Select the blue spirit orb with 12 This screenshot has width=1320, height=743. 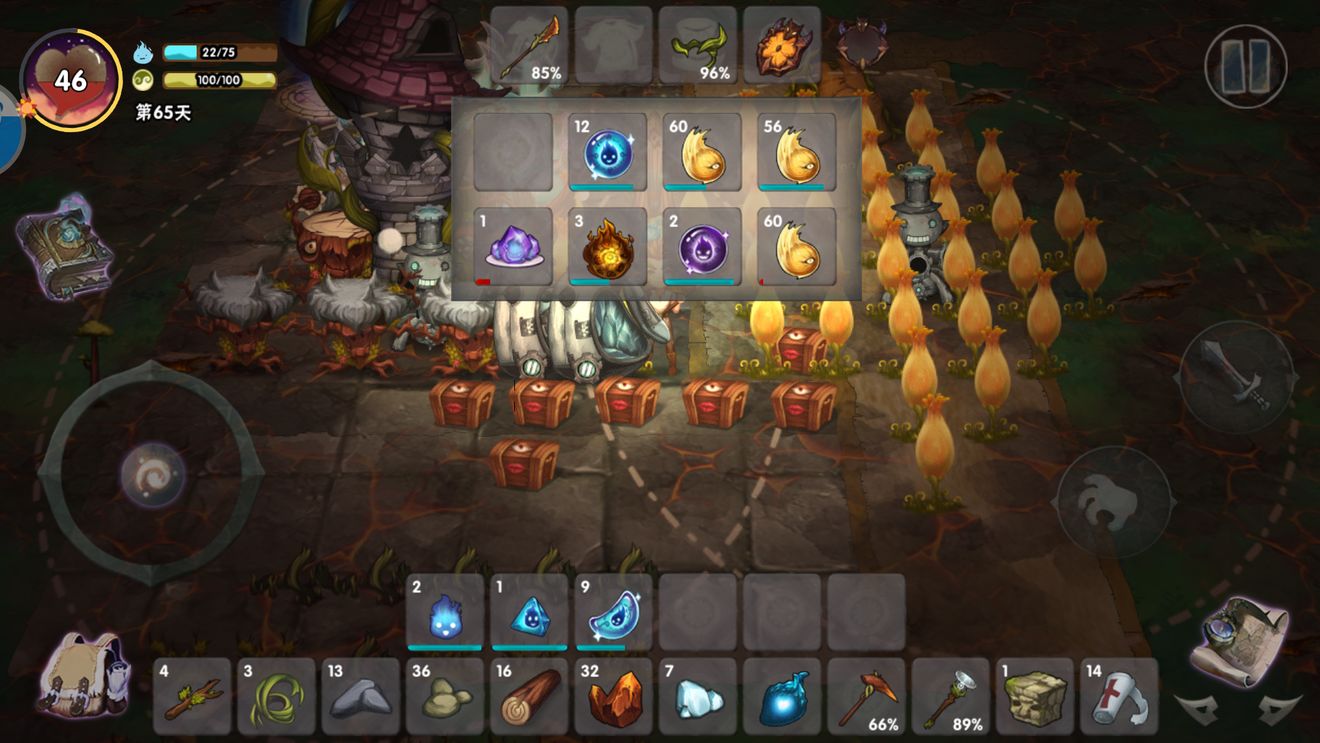coord(607,152)
